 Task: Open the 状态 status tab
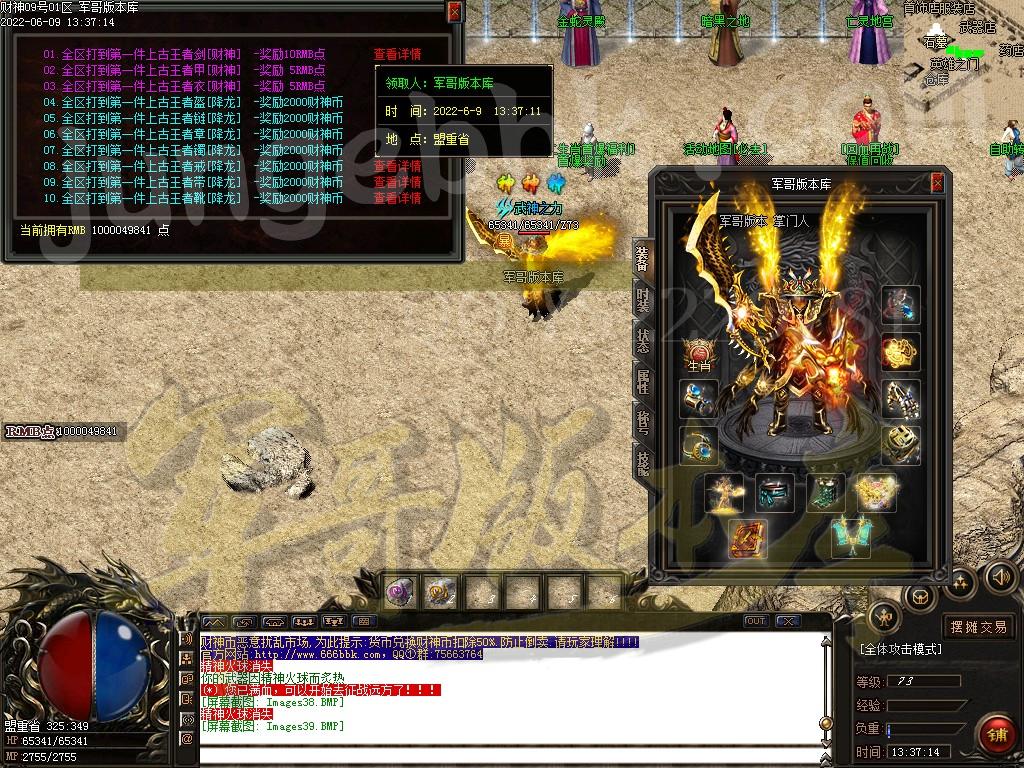point(641,342)
